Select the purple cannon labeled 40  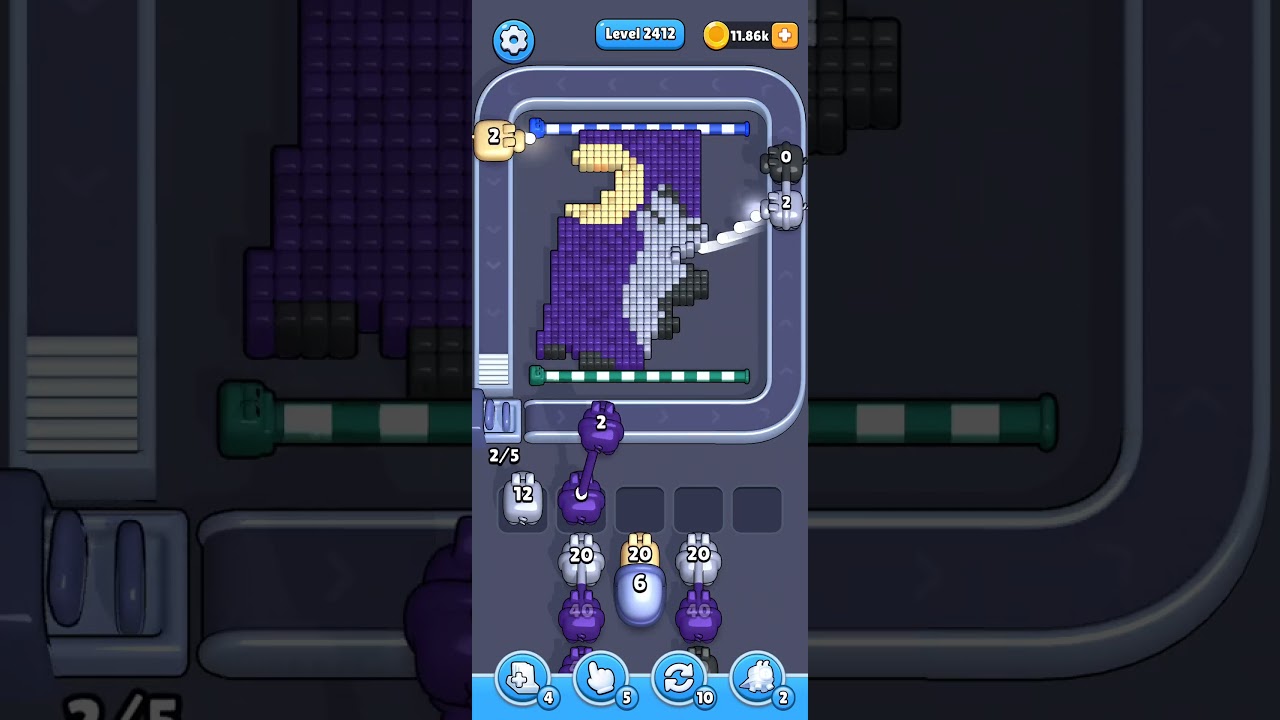(582, 612)
